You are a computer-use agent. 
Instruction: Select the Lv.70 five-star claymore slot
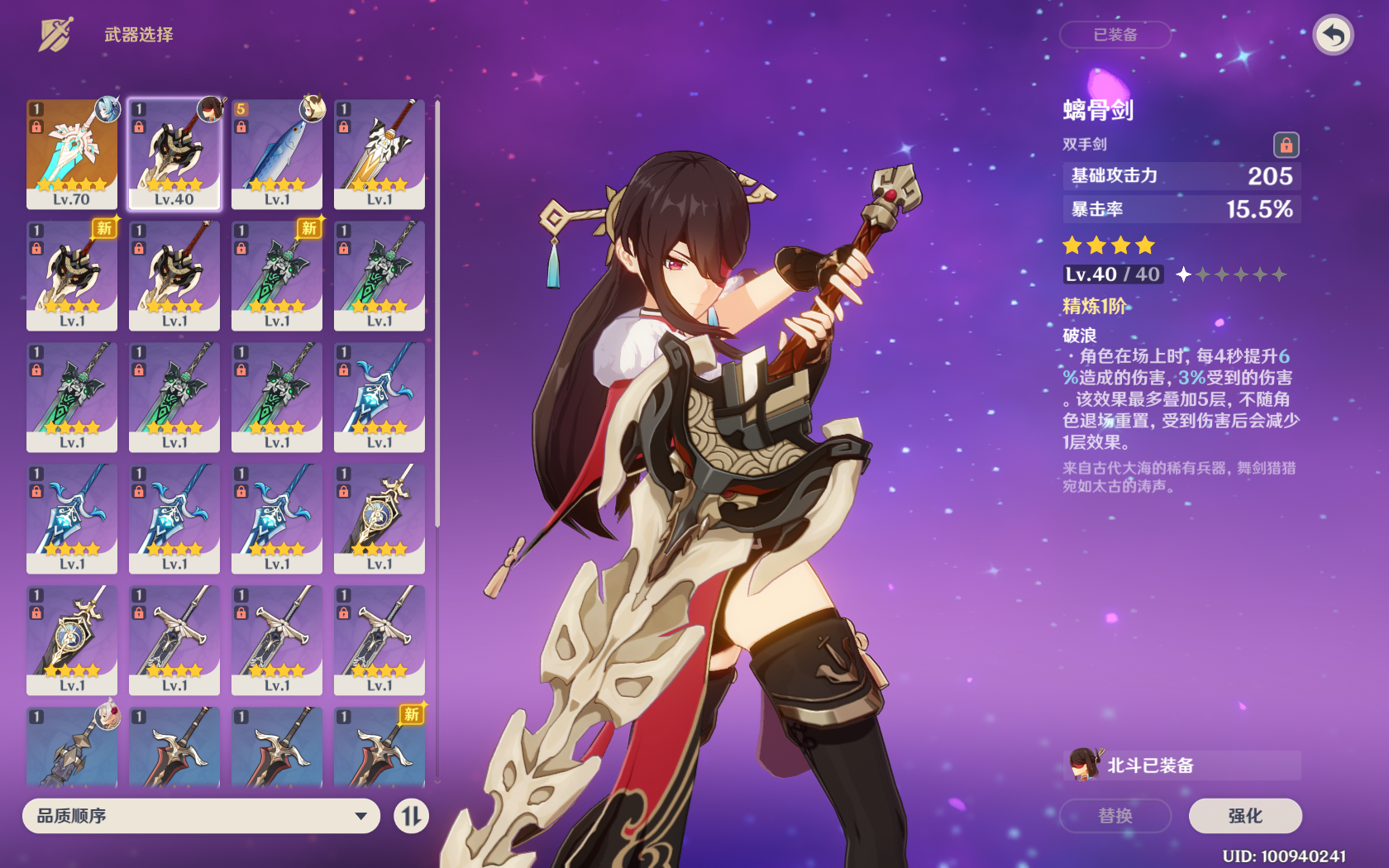pos(72,154)
